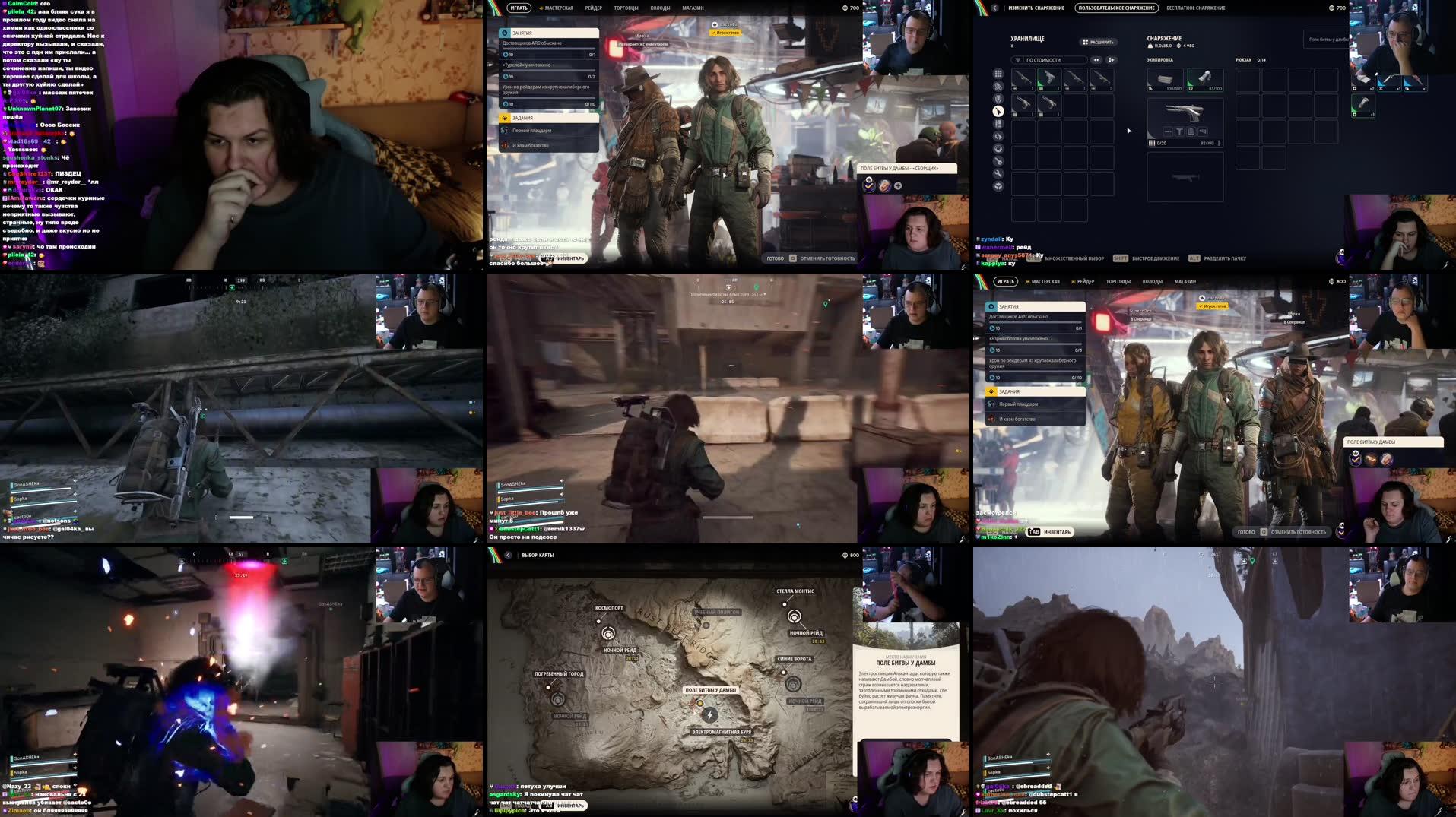Click the РАСШИРИТЬ storage expand button
Viewport: 1456px width, 817px height.
pos(1097,41)
